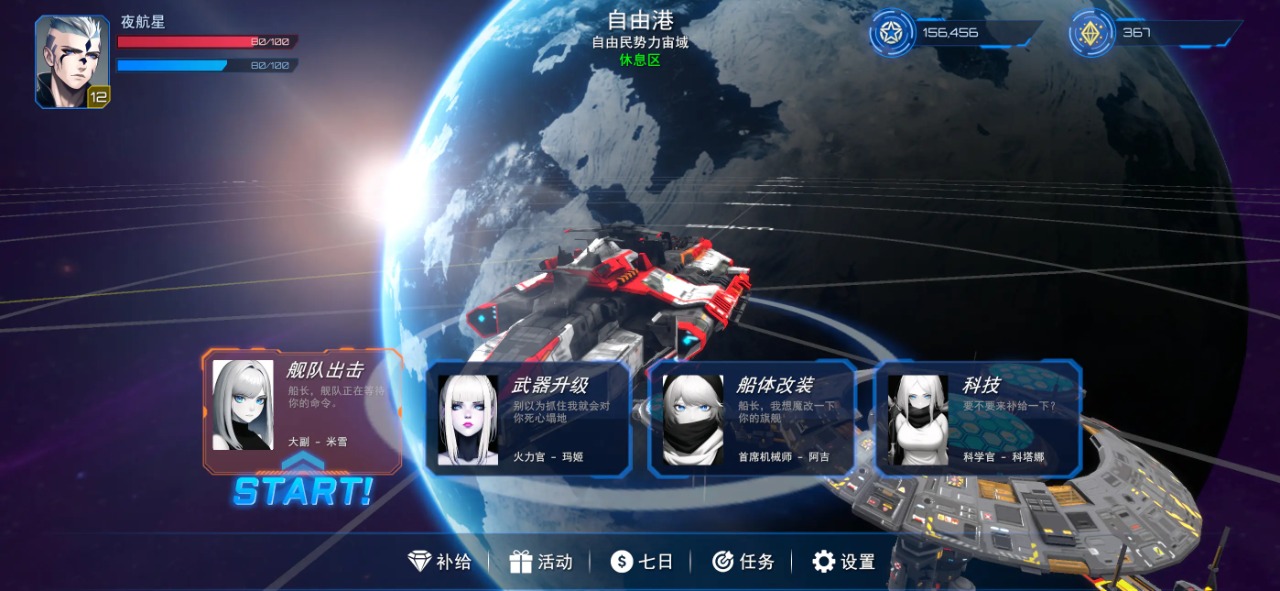Image resolution: width=1280 pixels, height=591 pixels.
Task: Open the 任务 missions menu
Action: 743,562
